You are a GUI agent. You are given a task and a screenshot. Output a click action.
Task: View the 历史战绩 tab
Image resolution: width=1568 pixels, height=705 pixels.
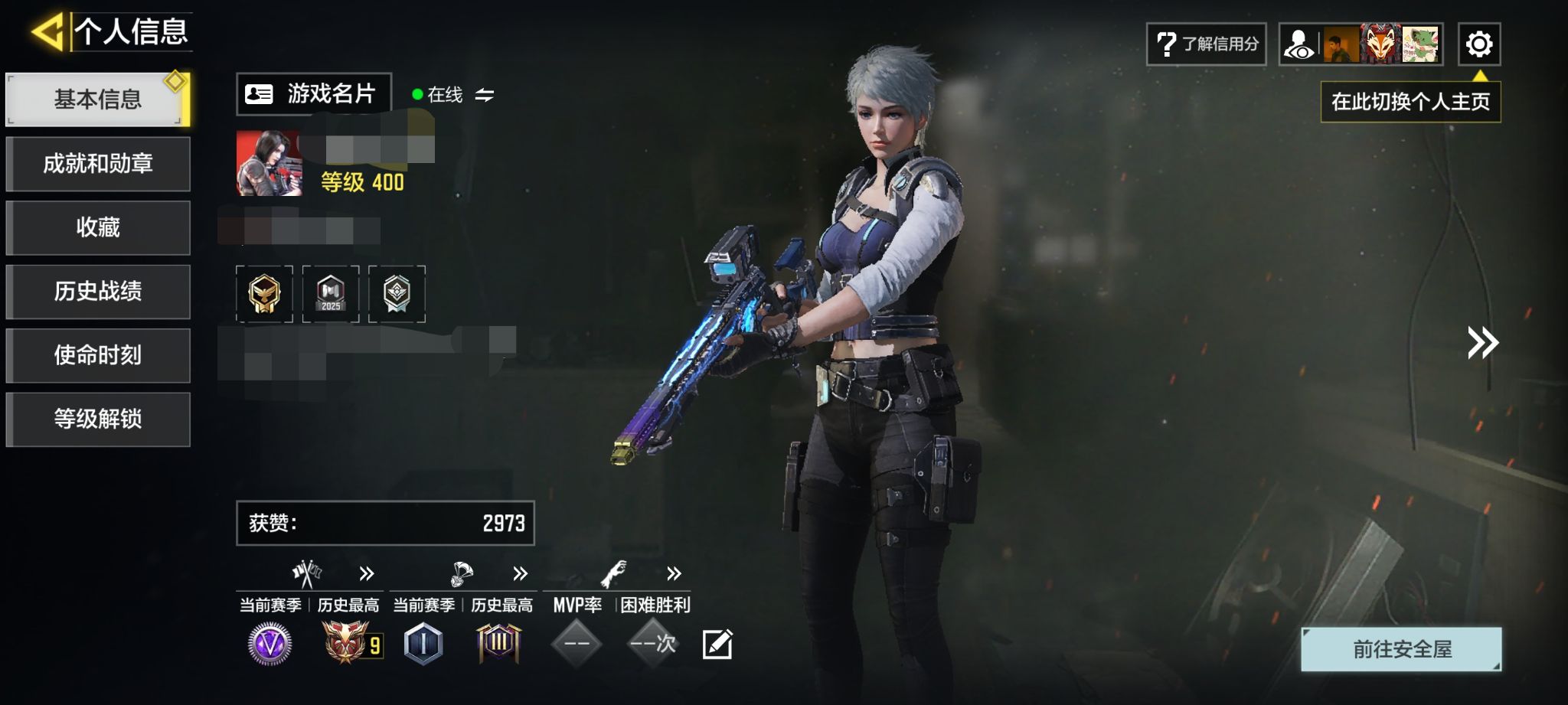coord(97,292)
